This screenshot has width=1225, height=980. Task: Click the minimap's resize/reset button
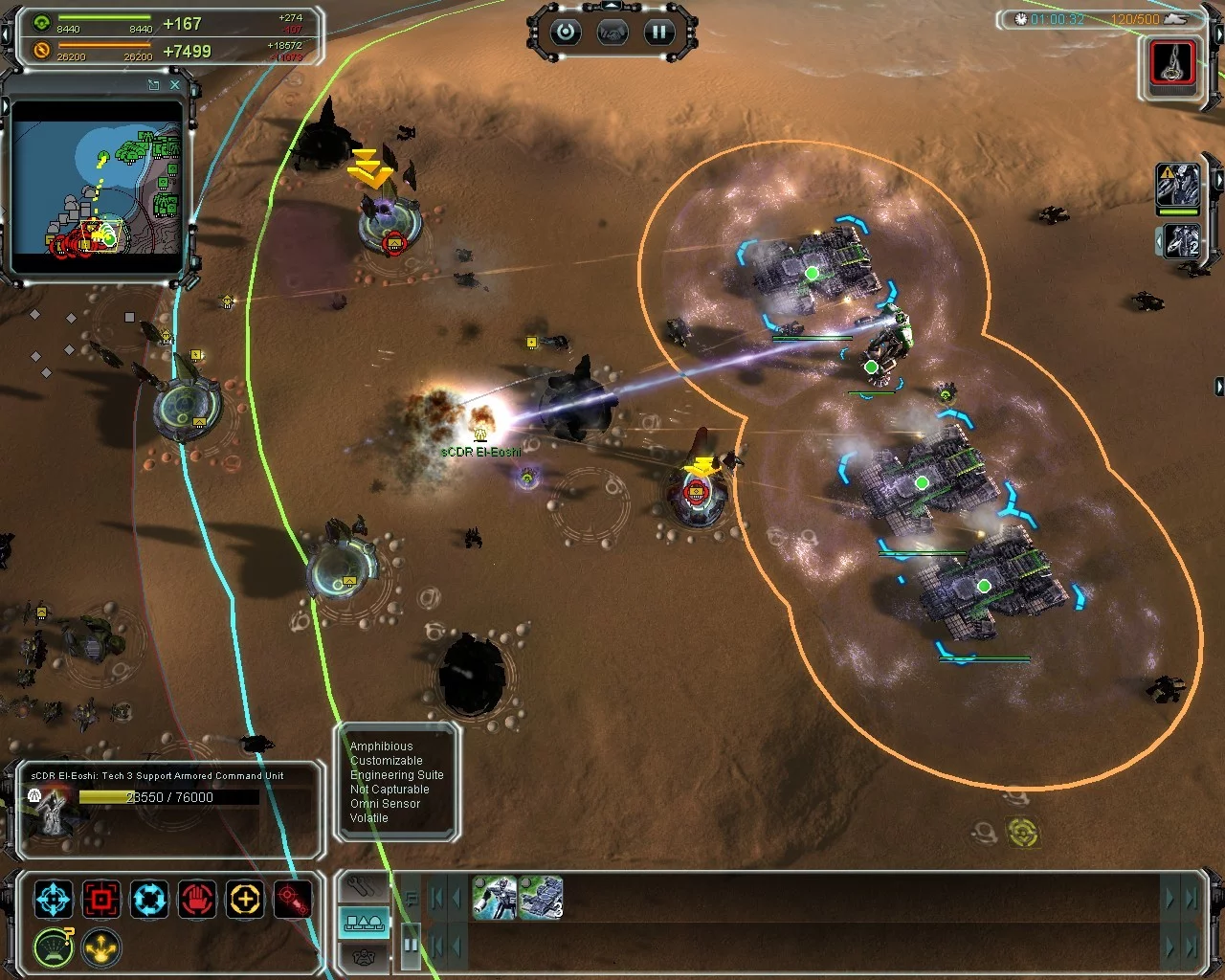click(x=153, y=85)
